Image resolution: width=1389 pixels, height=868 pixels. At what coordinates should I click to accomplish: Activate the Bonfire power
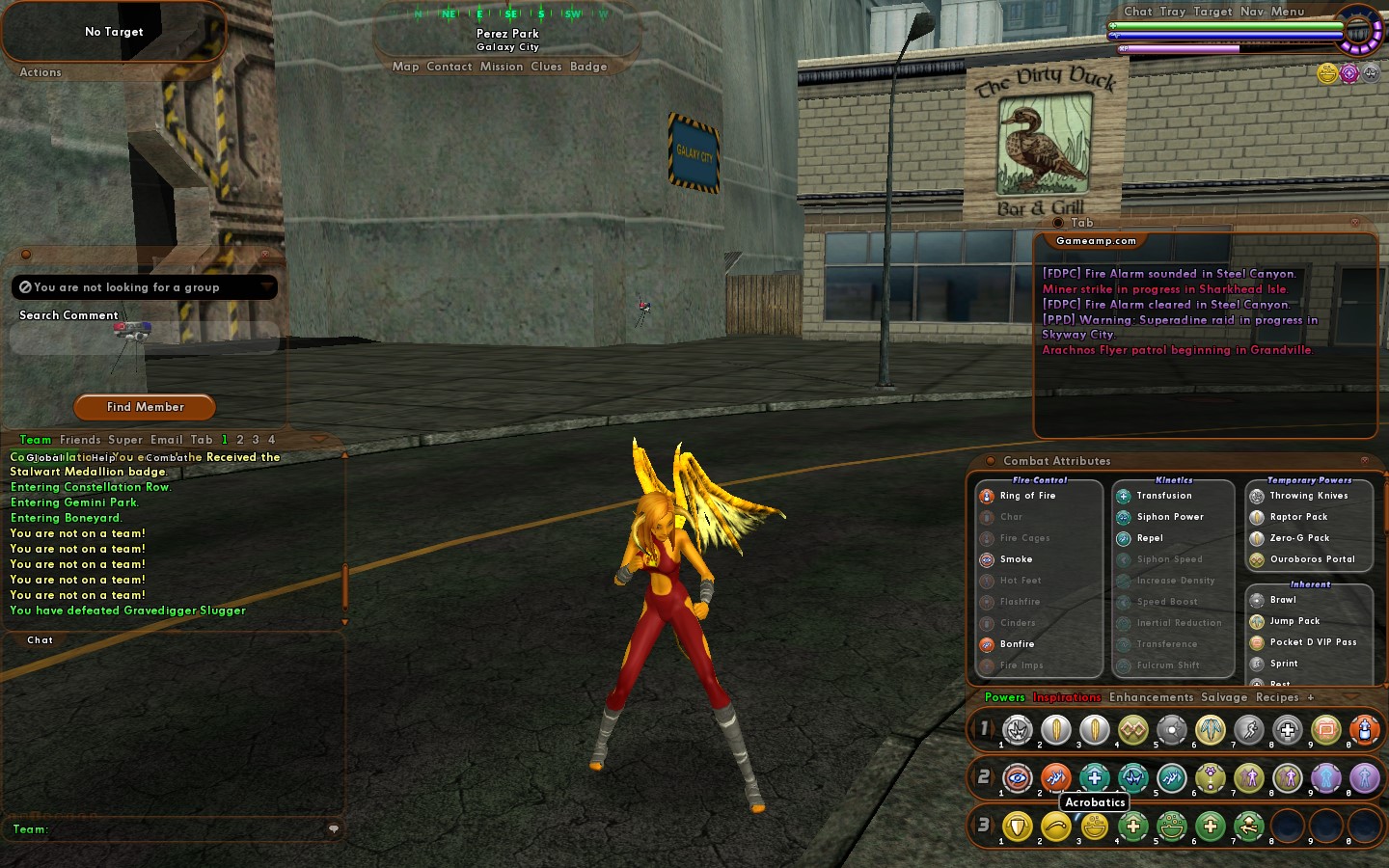pos(1017,644)
